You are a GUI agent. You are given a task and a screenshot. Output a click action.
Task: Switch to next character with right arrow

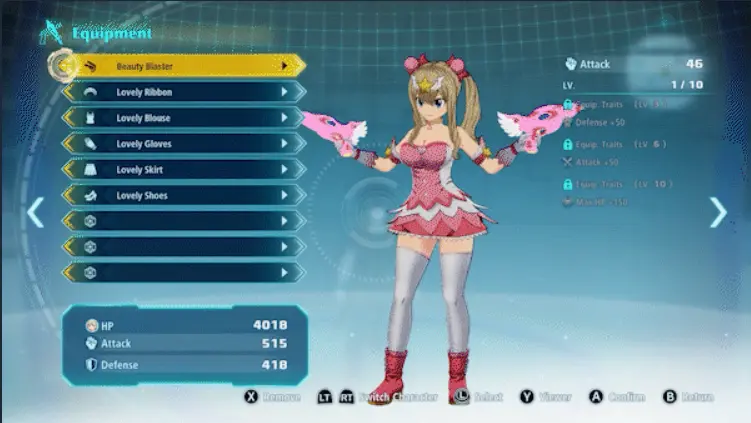[x=718, y=212]
